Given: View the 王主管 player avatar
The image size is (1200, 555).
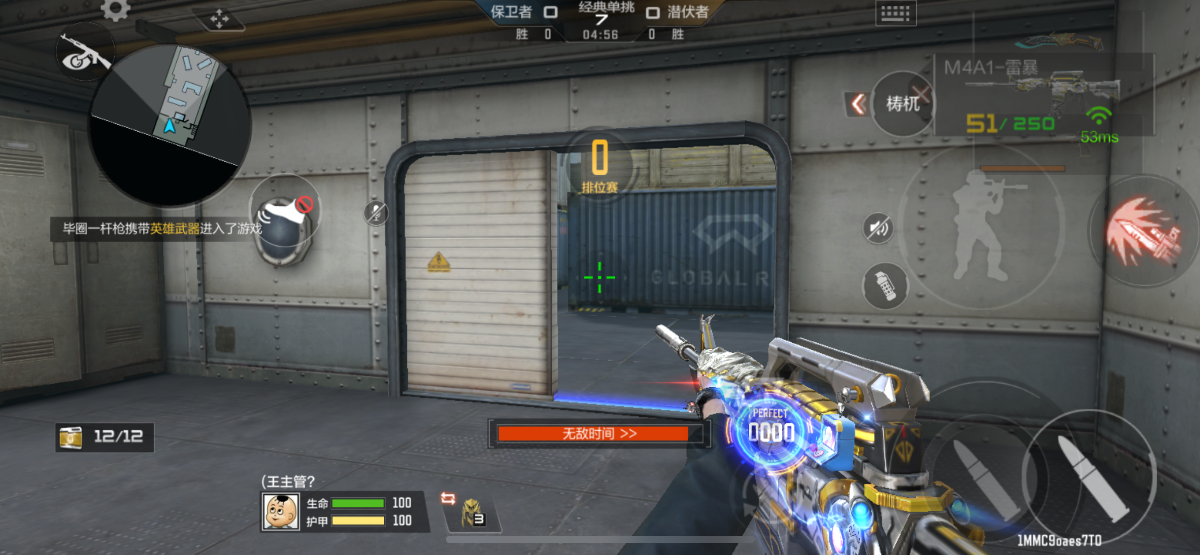Looking at the screenshot, I should point(282,511).
